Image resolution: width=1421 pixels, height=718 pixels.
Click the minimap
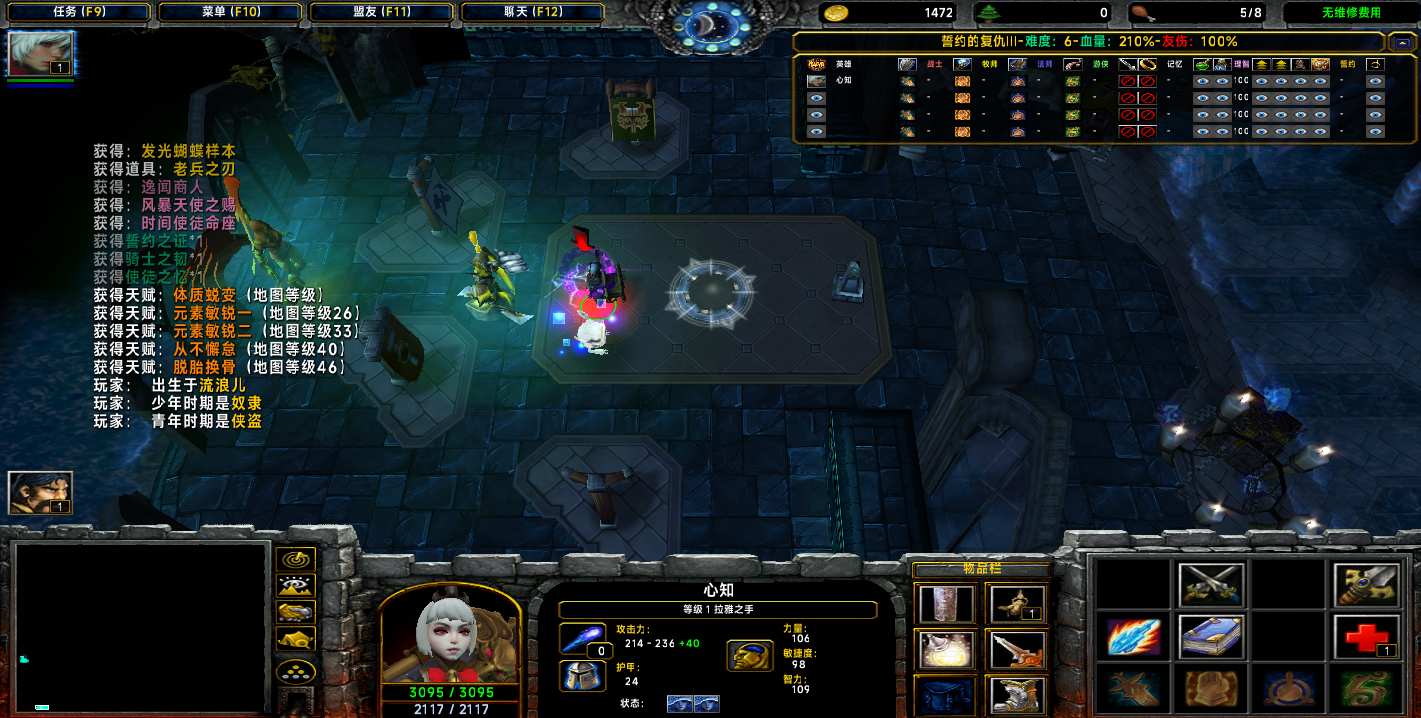point(141,628)
